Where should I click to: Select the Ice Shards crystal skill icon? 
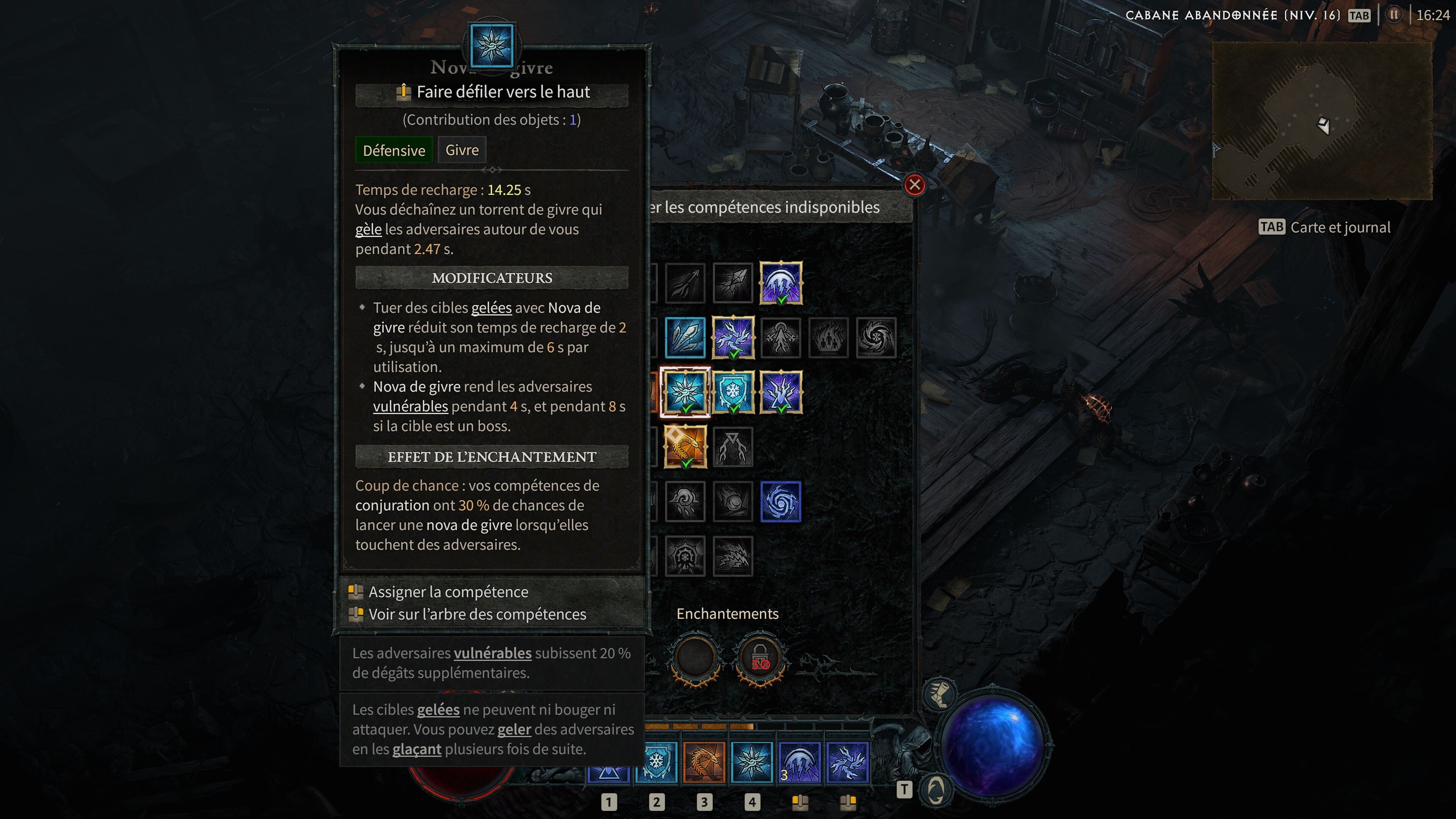[686, 338]
